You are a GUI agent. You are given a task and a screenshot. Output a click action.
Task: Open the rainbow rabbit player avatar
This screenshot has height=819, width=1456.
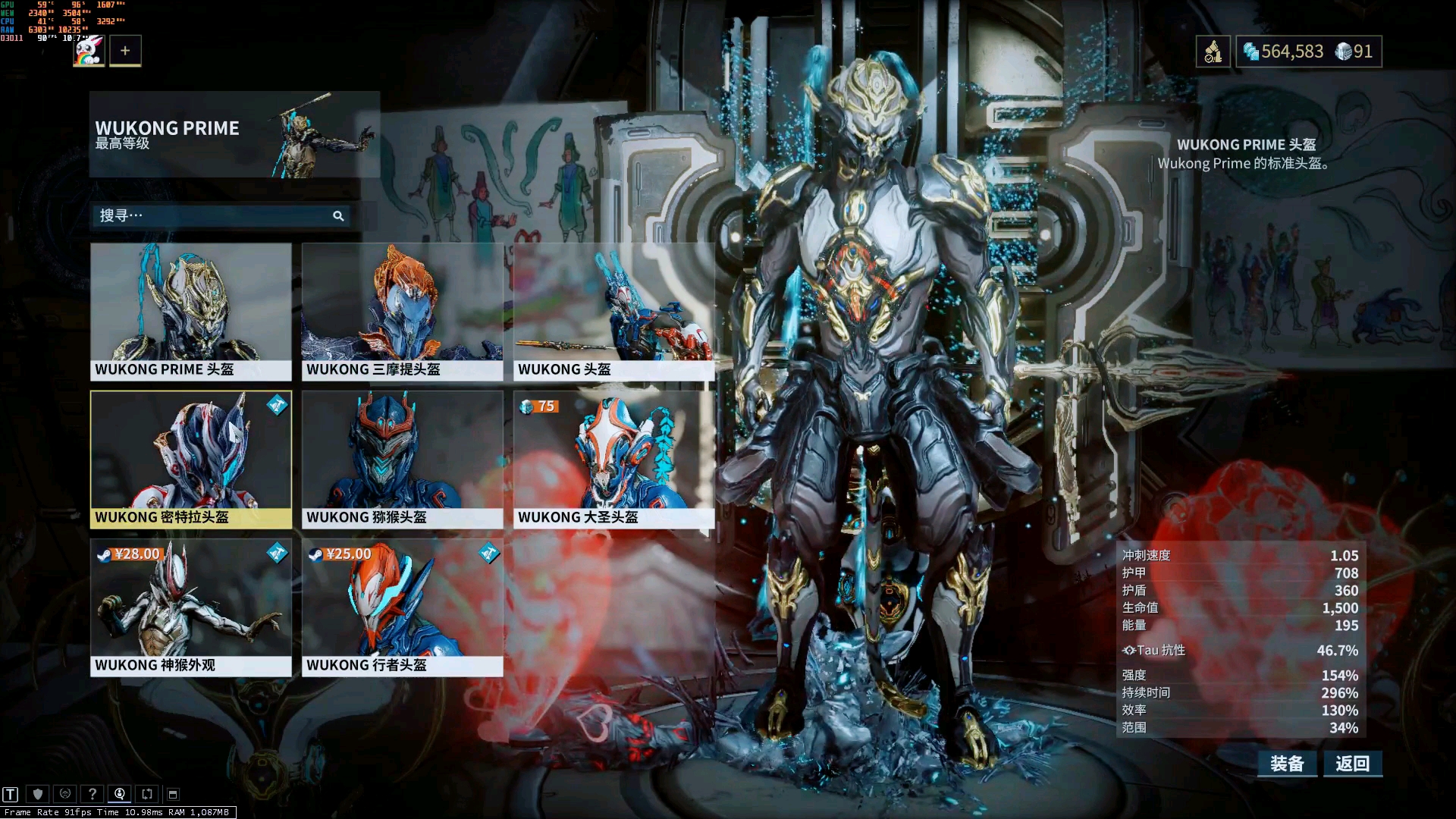click(89, 51)
